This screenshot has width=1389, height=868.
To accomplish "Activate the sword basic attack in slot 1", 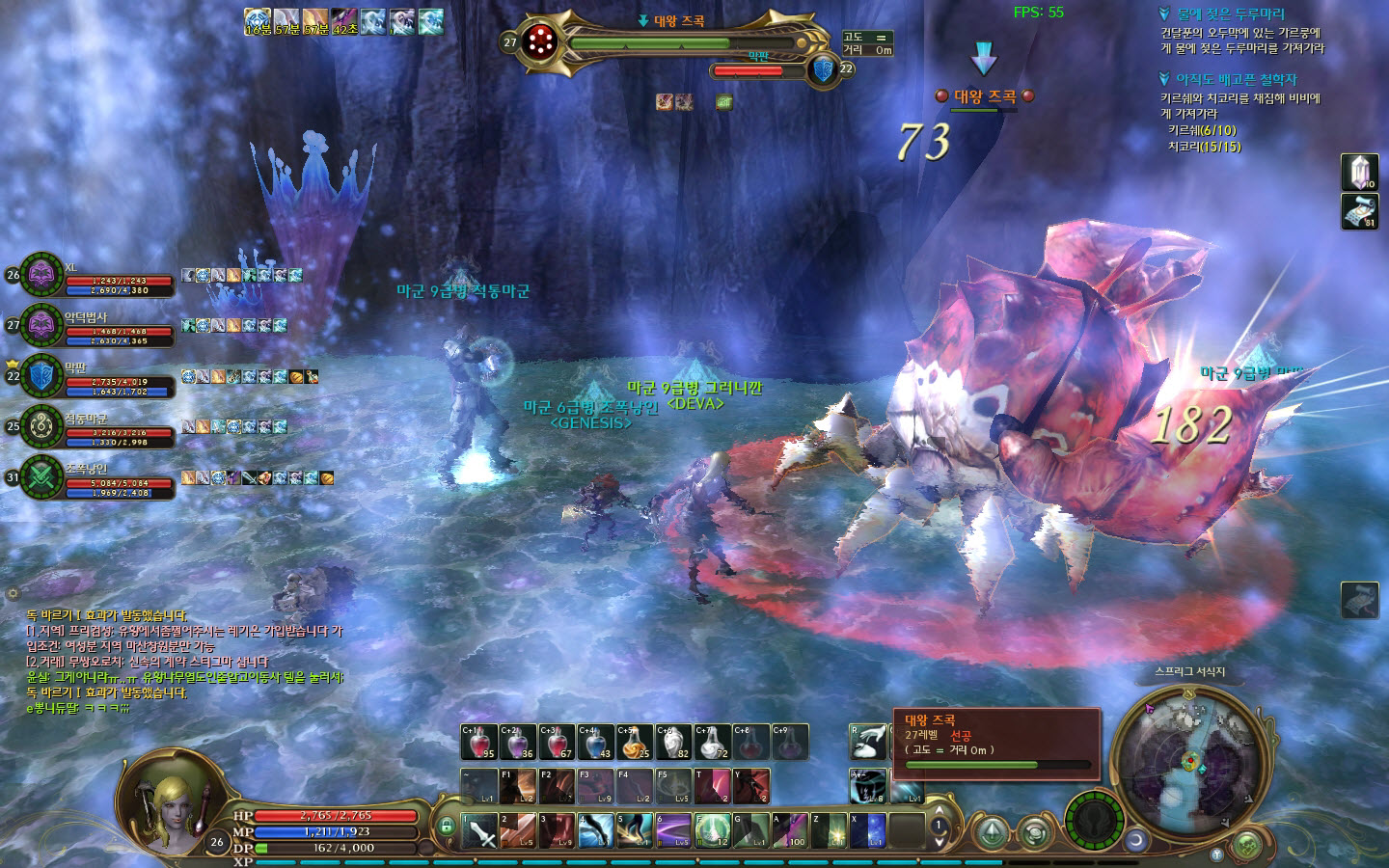I will click(479, 831).
